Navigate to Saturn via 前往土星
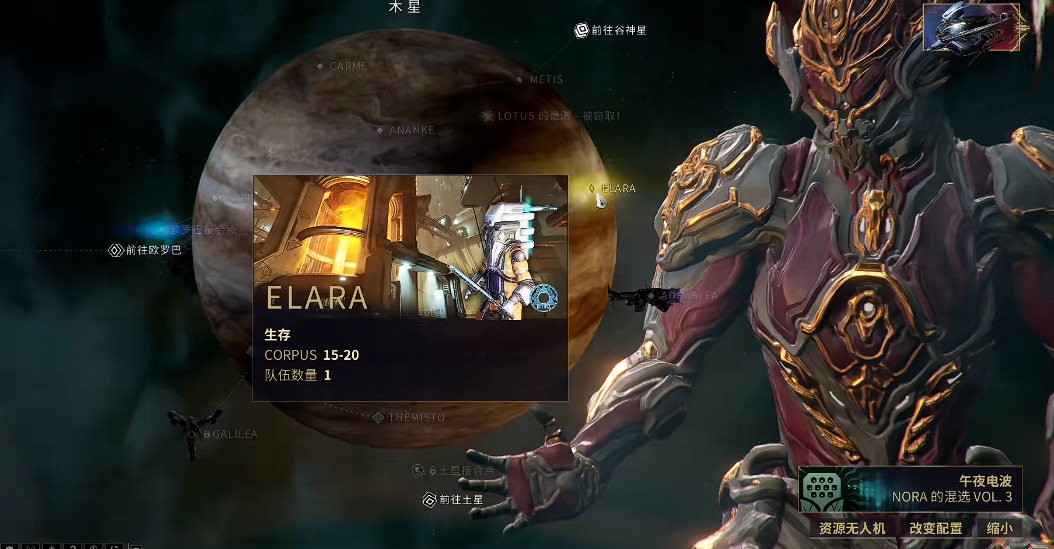 [x=430, y=499]
